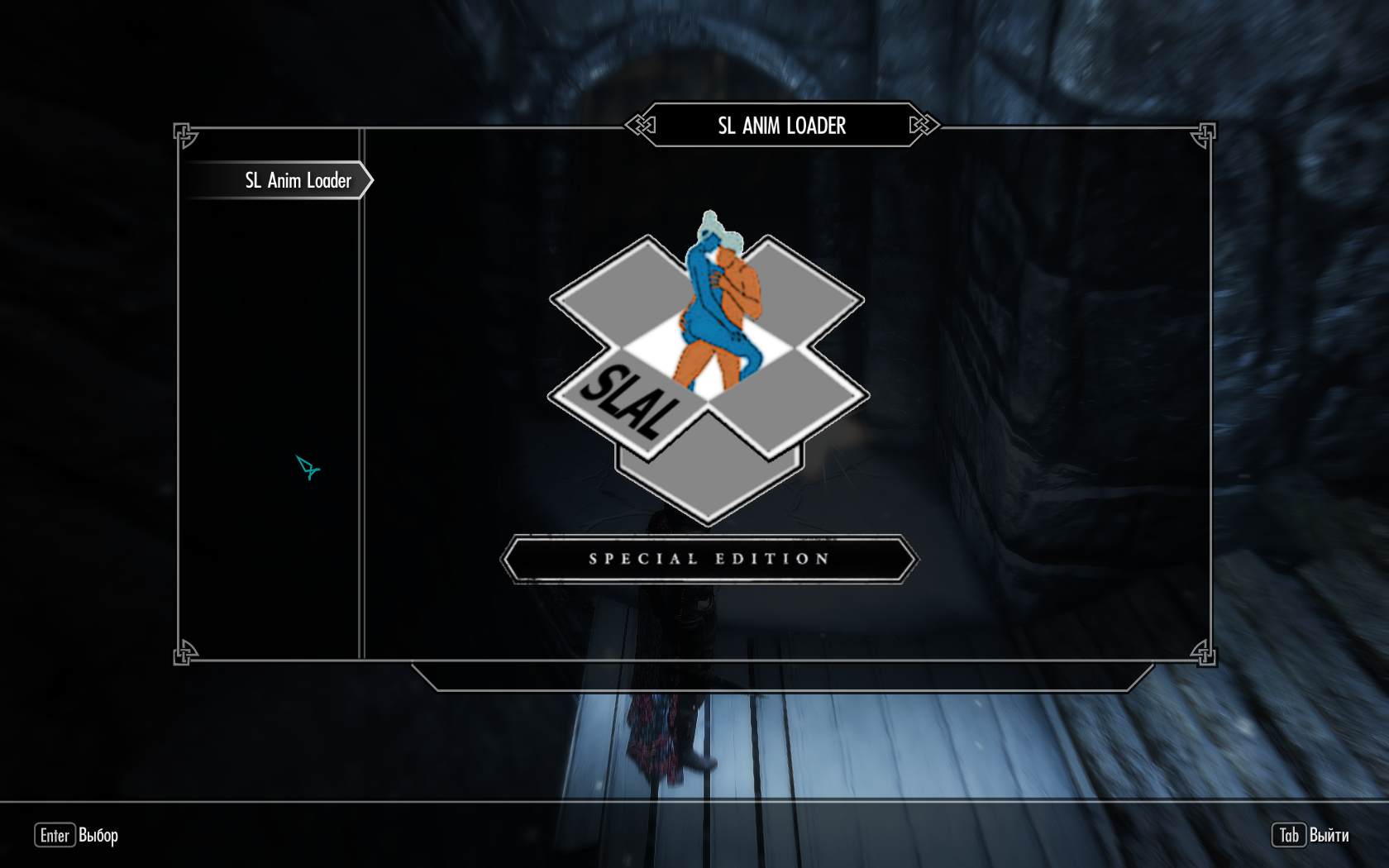Viewport: 1389px width, 868px height.
Task: Select the SL Anim Loader menu entry
Action: (298, 180)
